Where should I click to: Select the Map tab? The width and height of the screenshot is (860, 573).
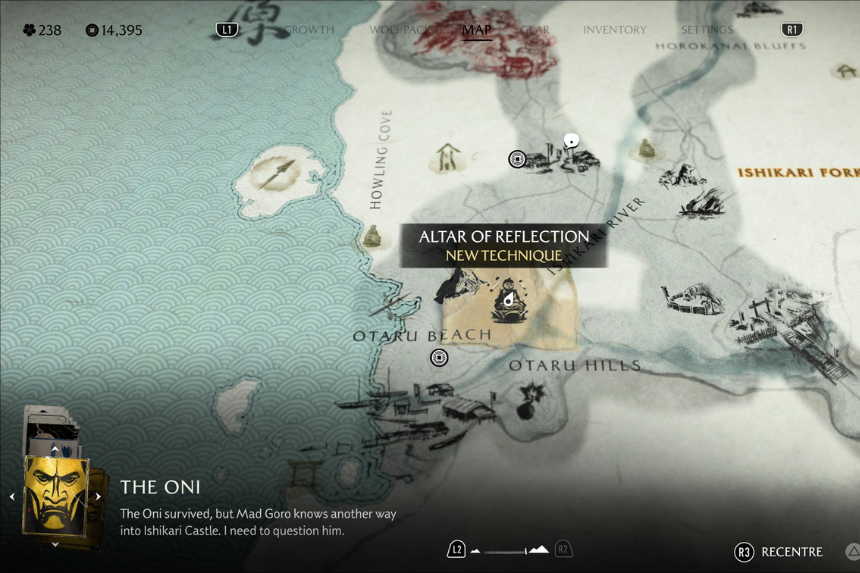click(x=476, y=30)
